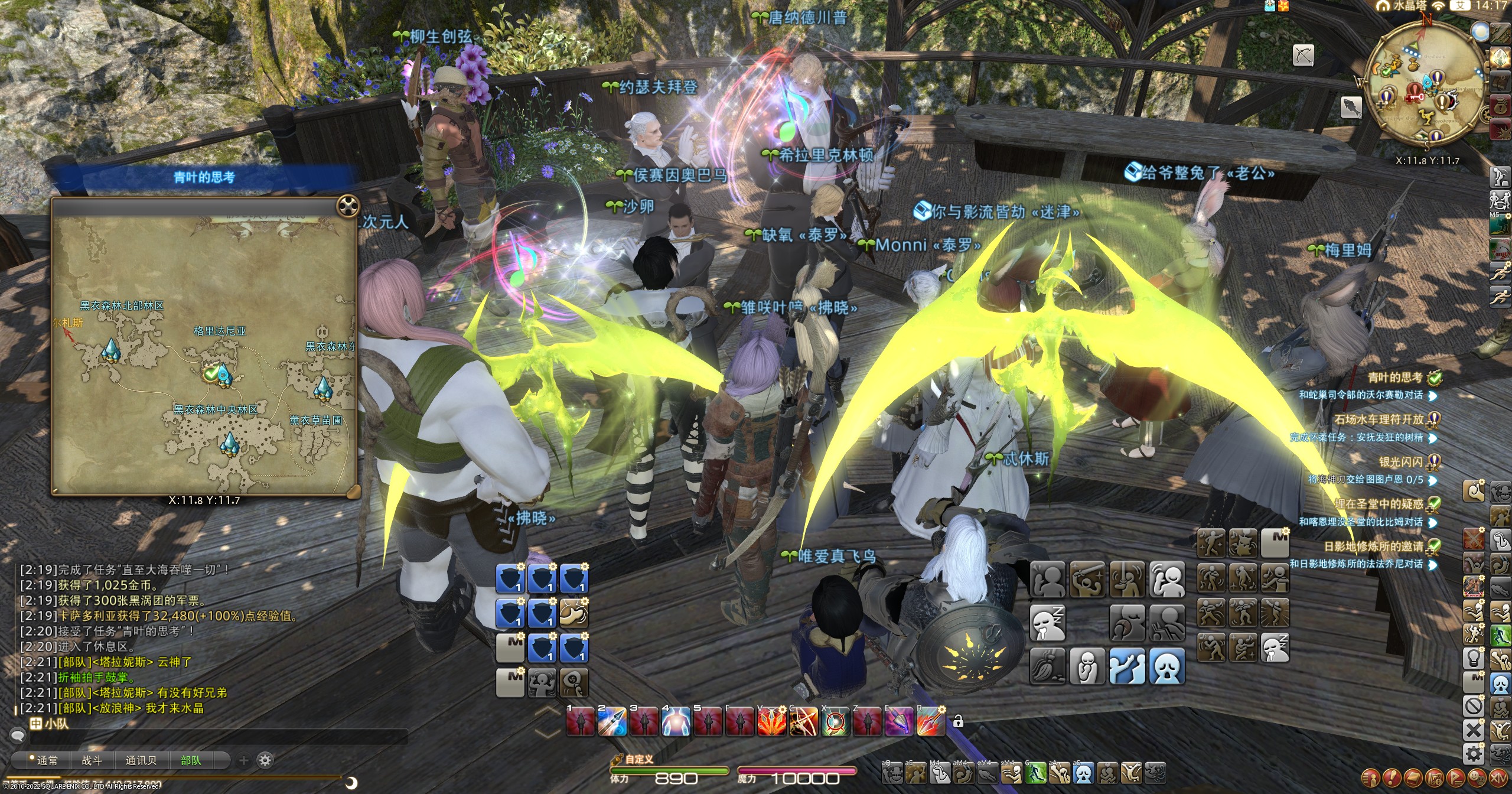Click the chat text input field
Image resolution: width=1512 pixels, height=794 pixels.
click(219, 737)
